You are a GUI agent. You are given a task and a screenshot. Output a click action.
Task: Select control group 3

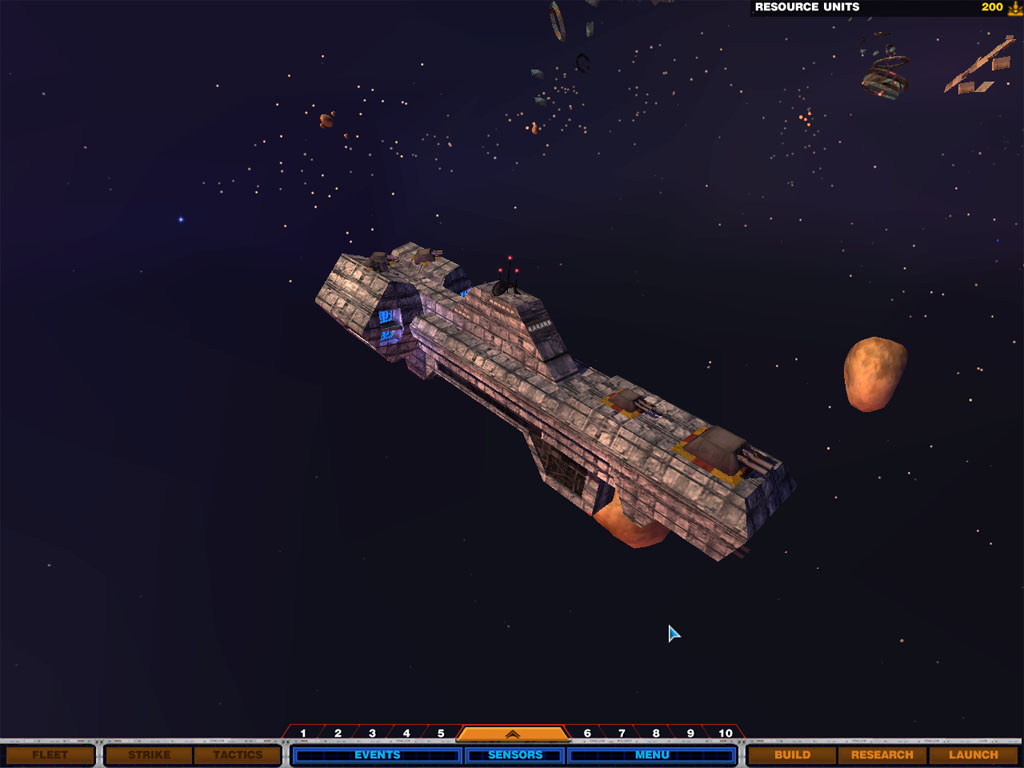click(372, 734)
